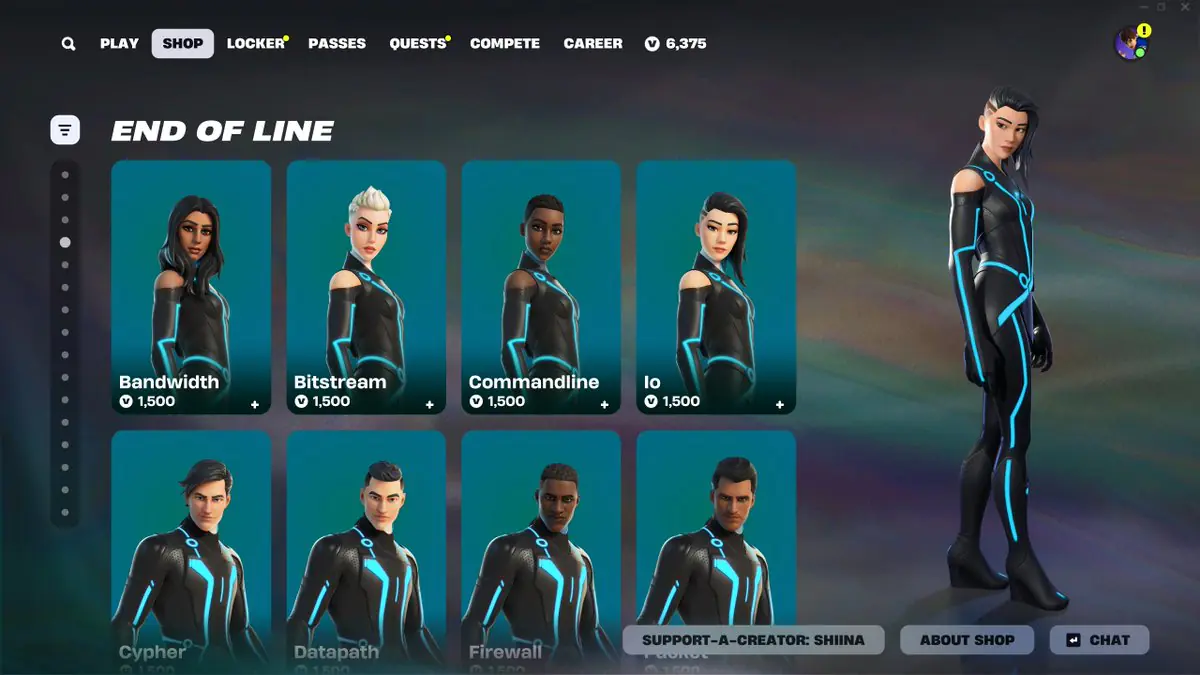Select the Shop tab
Image resolution: width=1200 pixels, height=675 pixels.
coord(183,44)
